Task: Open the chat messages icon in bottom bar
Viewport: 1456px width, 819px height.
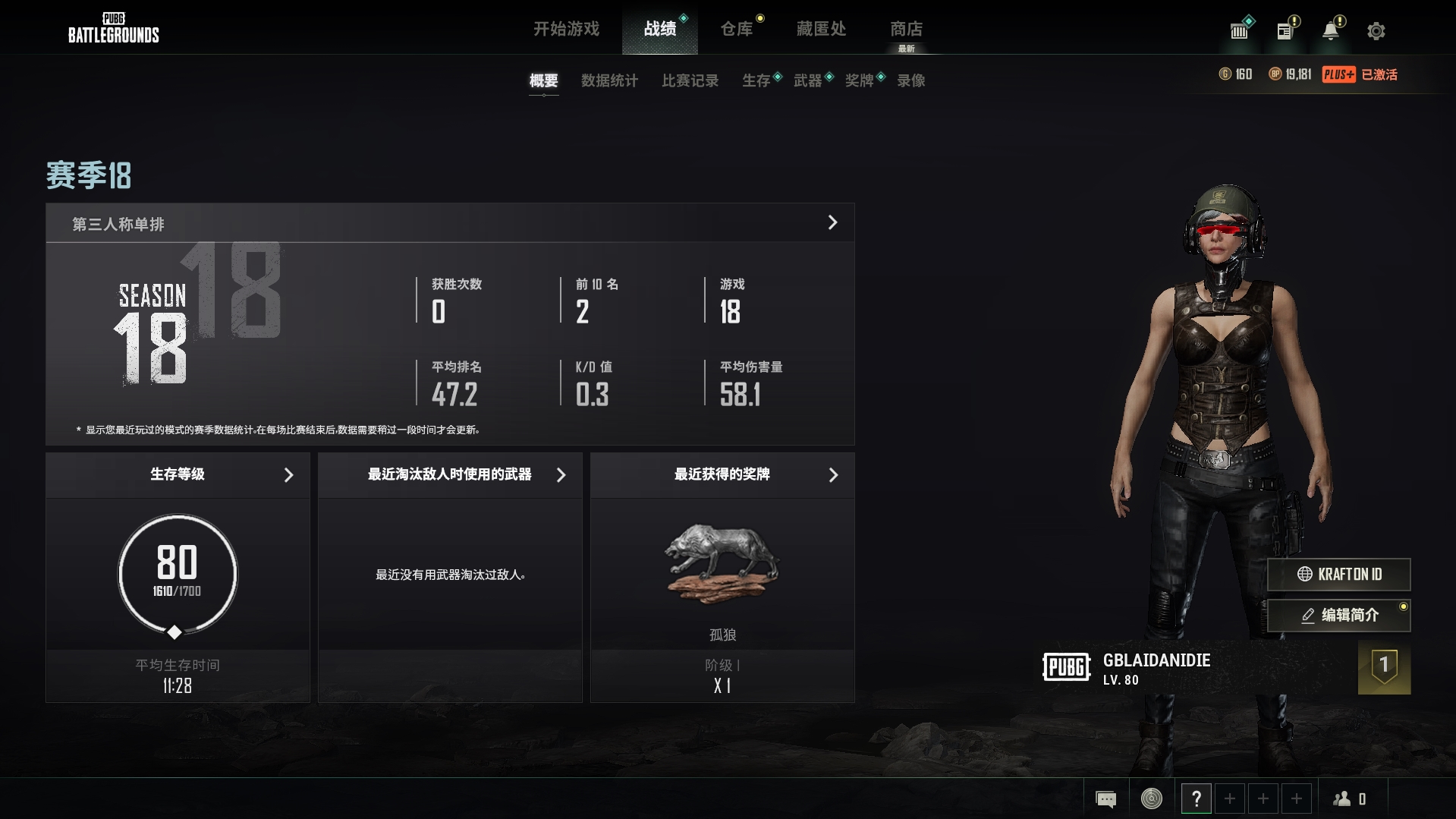Action: pyautogui.click(x=1106, y=798)
